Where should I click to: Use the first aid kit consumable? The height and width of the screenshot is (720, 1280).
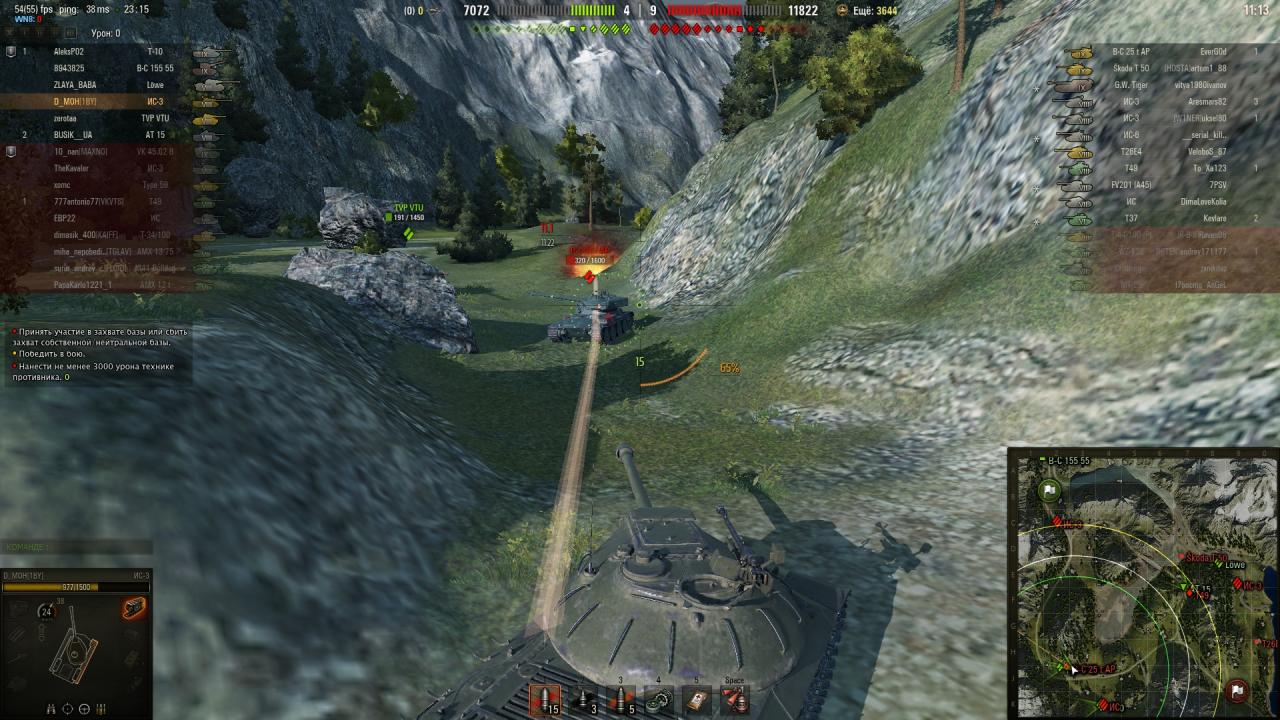click(697, 699)
